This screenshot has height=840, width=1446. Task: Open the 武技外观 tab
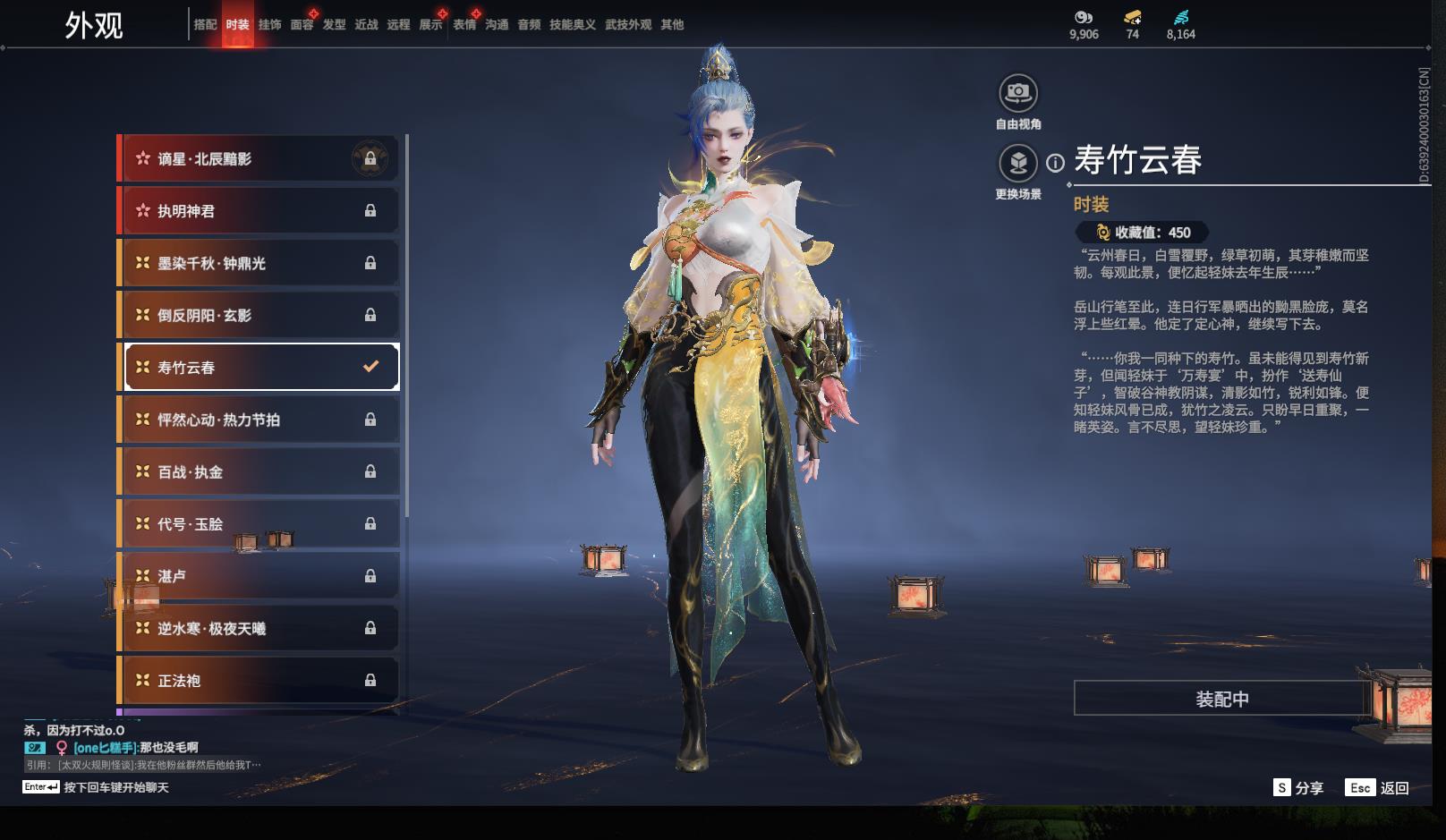pyautogui.click(x=627, y=25)
